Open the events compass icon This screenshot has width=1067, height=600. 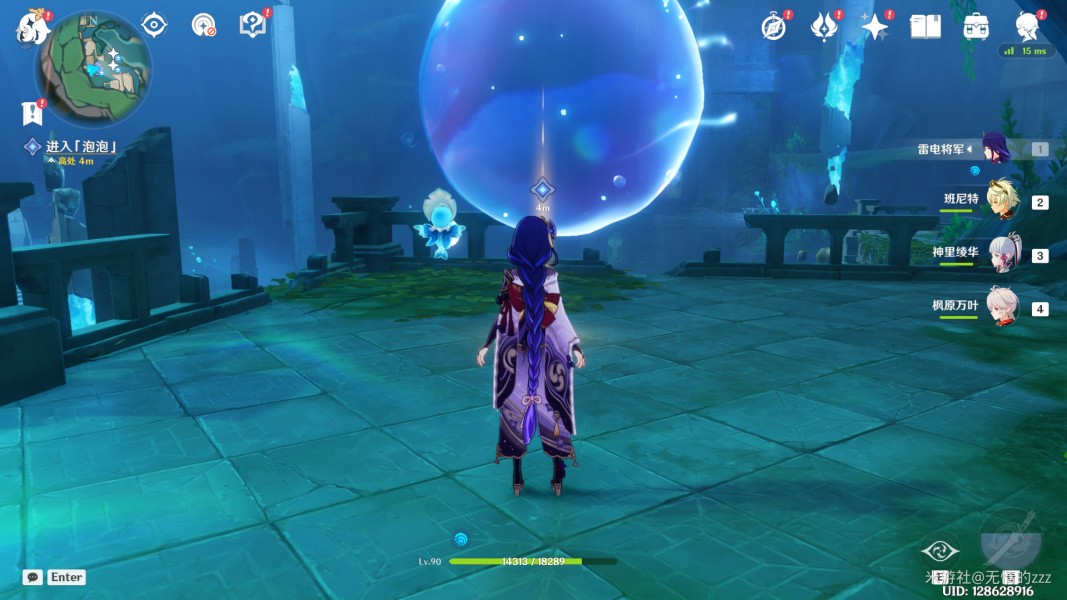[774, 27]
